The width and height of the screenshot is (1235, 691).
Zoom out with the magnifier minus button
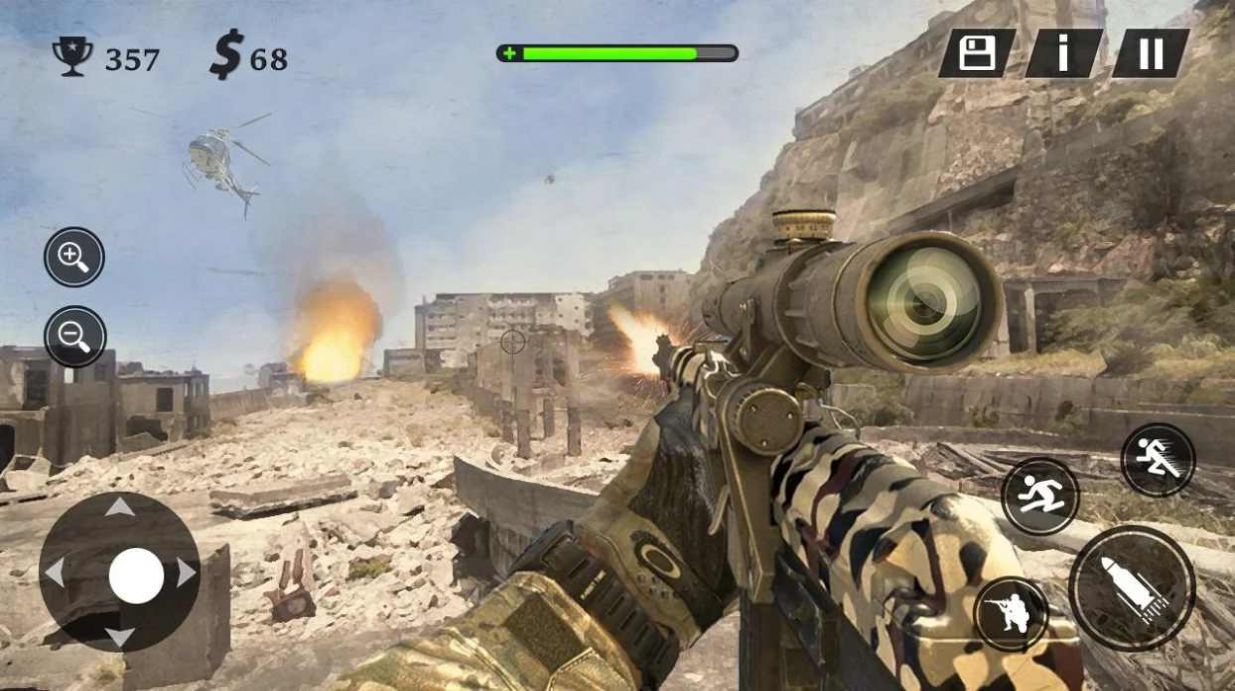point(75,336)
